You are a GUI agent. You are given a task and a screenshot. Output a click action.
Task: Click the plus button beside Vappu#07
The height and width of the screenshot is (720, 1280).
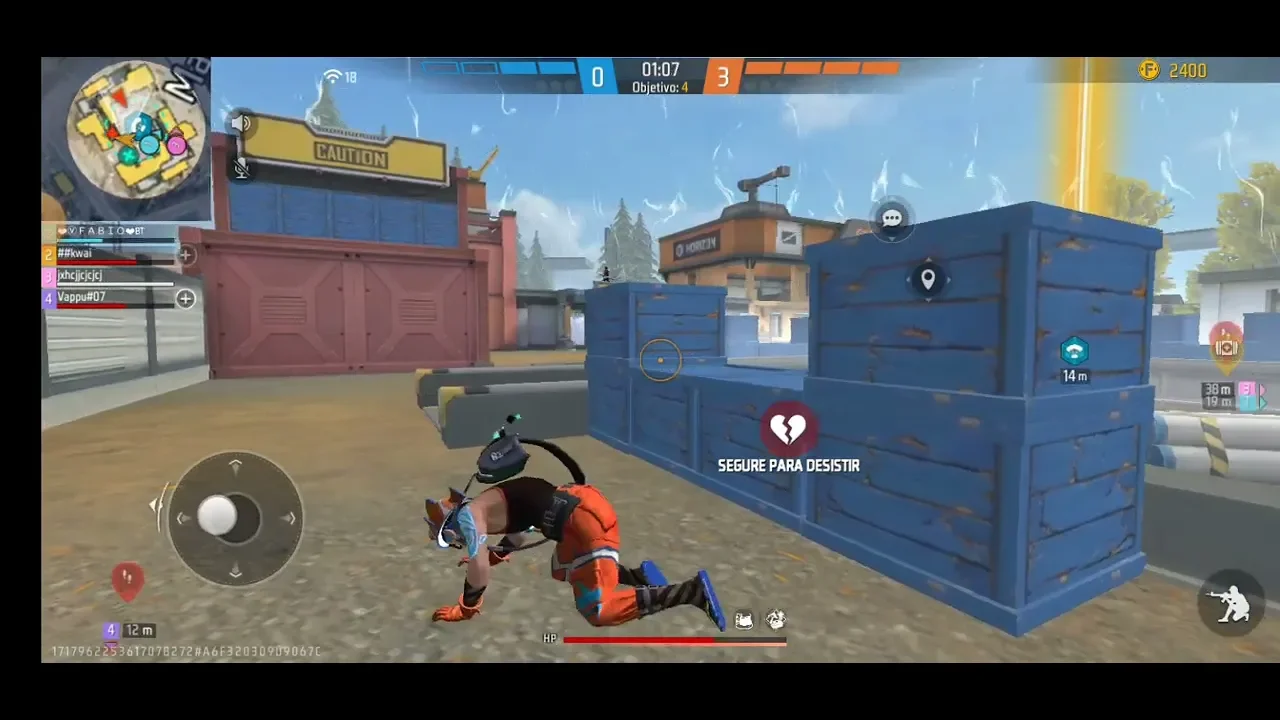[186, 298]
